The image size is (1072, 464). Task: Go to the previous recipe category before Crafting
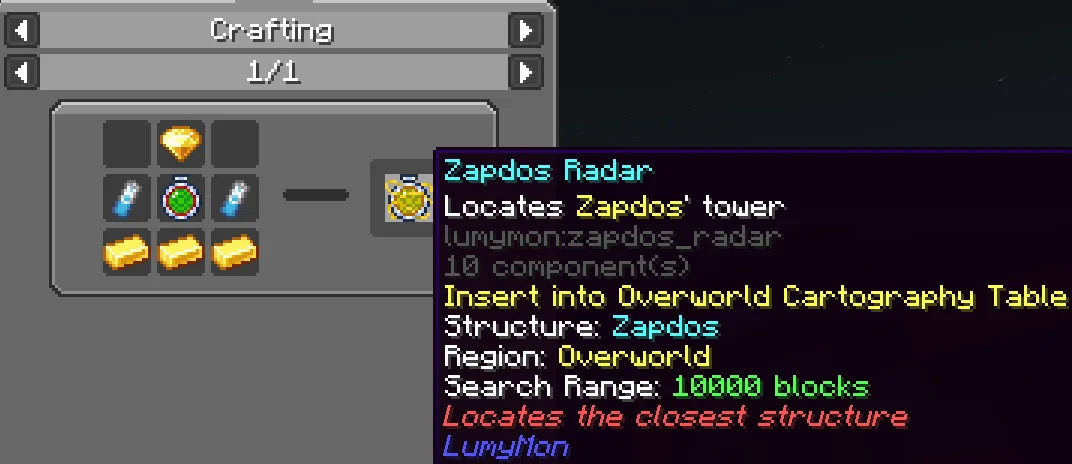coord(21,30)
